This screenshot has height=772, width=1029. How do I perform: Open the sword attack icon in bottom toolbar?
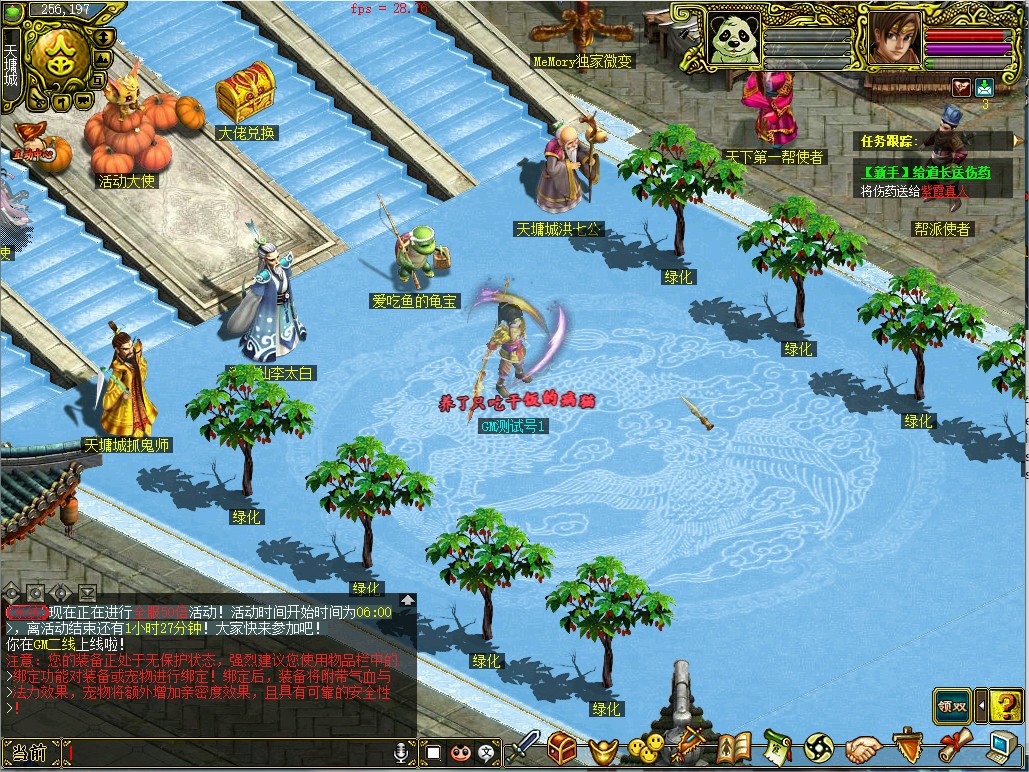pos(527,747)
